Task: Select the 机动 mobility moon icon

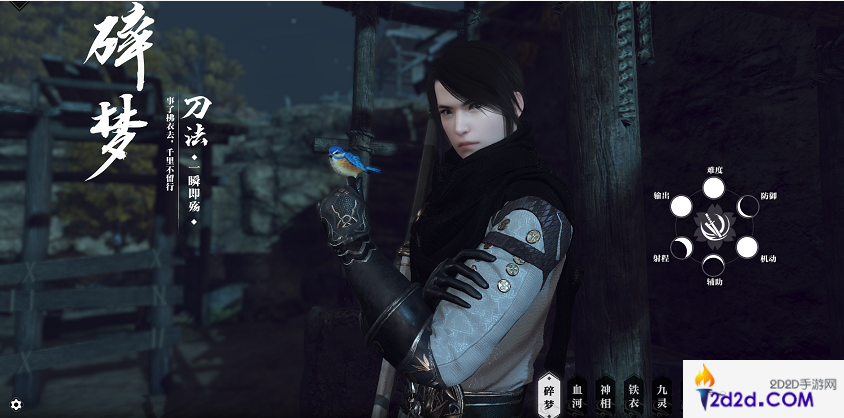Action: (x=746, y=246)
